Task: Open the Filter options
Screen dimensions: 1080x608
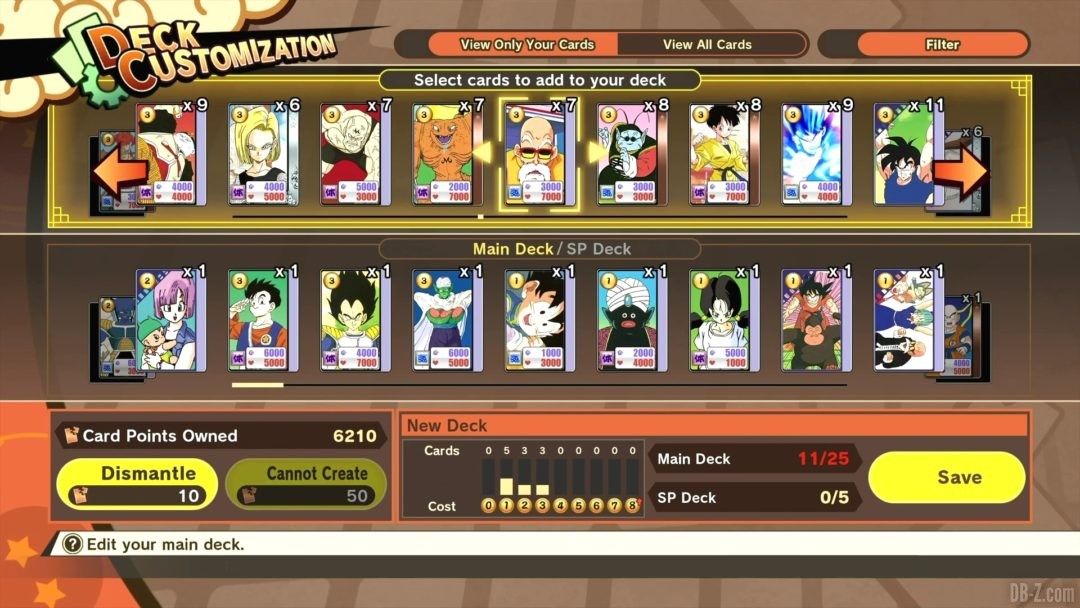Action: (942, 44)
